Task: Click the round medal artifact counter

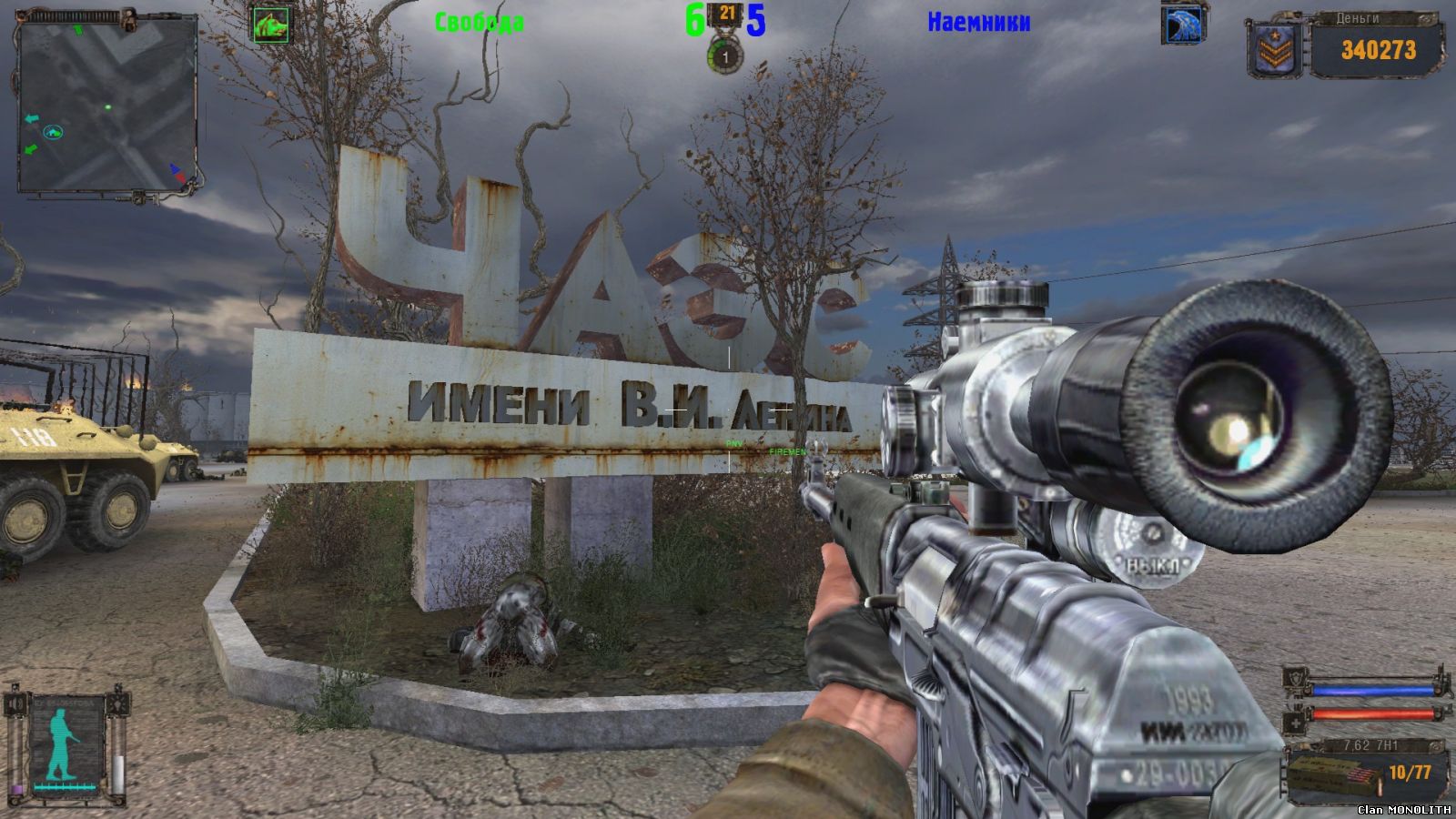Action: pyautogui.click(x=725, y=57)
